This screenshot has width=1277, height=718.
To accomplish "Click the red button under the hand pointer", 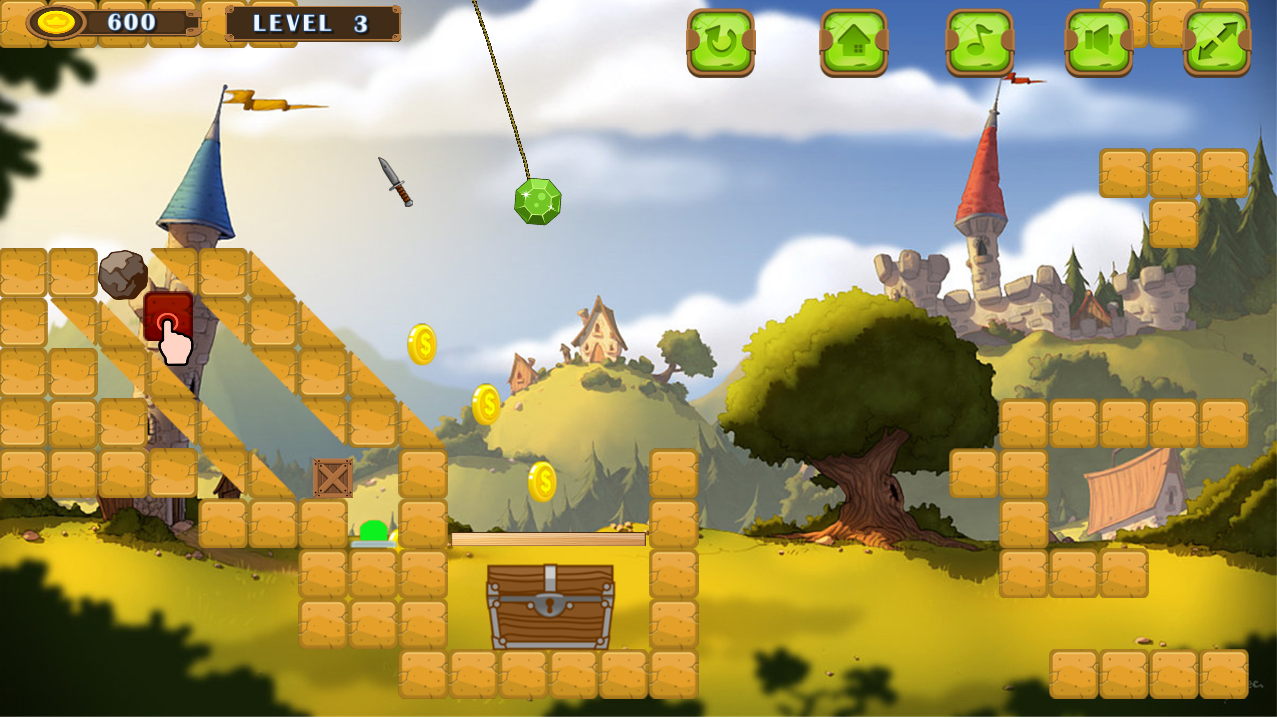I will (166, 316).
